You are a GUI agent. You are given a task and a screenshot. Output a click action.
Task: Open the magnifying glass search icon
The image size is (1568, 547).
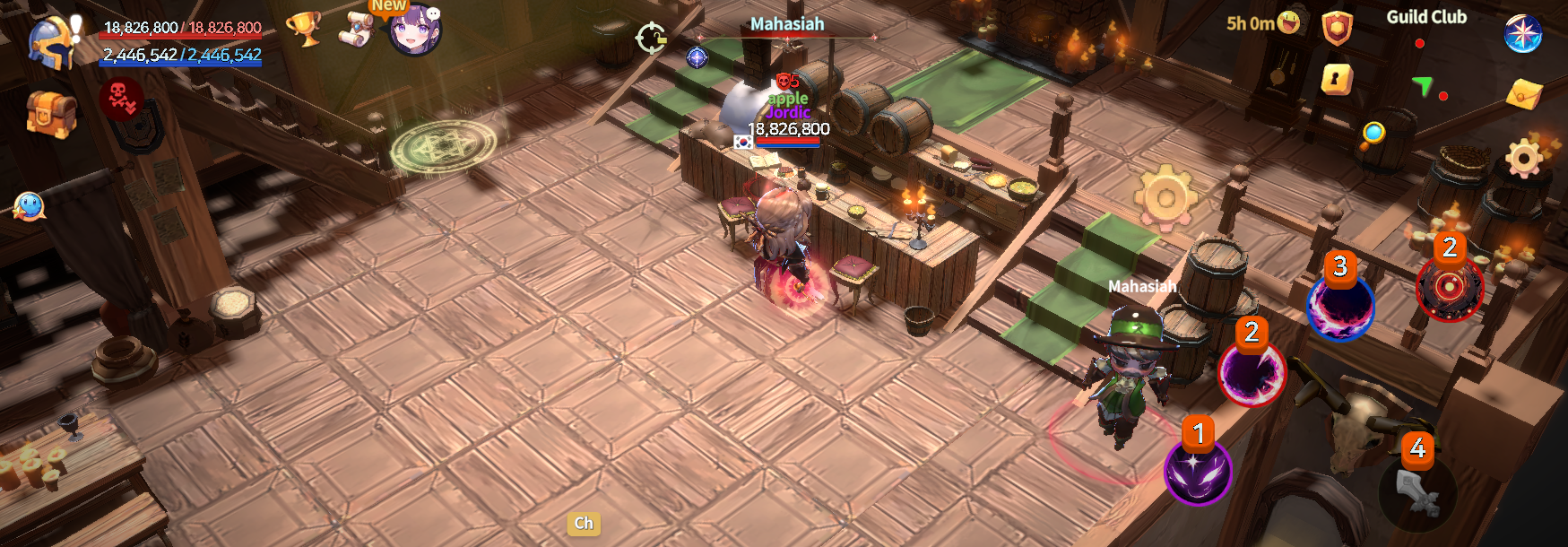(x=1373, y=135)
